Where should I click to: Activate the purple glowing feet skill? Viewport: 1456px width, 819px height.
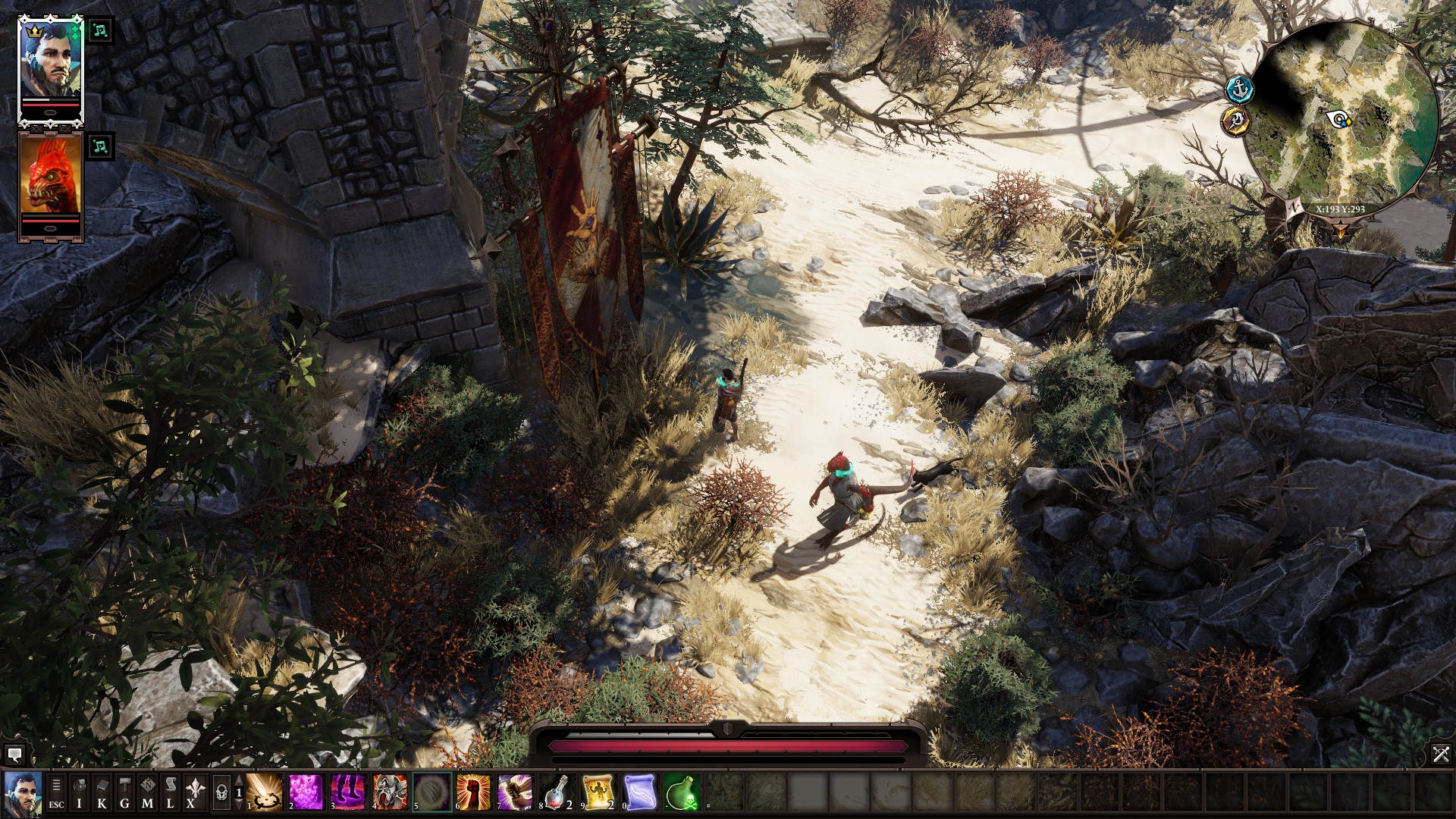(348, 793)
